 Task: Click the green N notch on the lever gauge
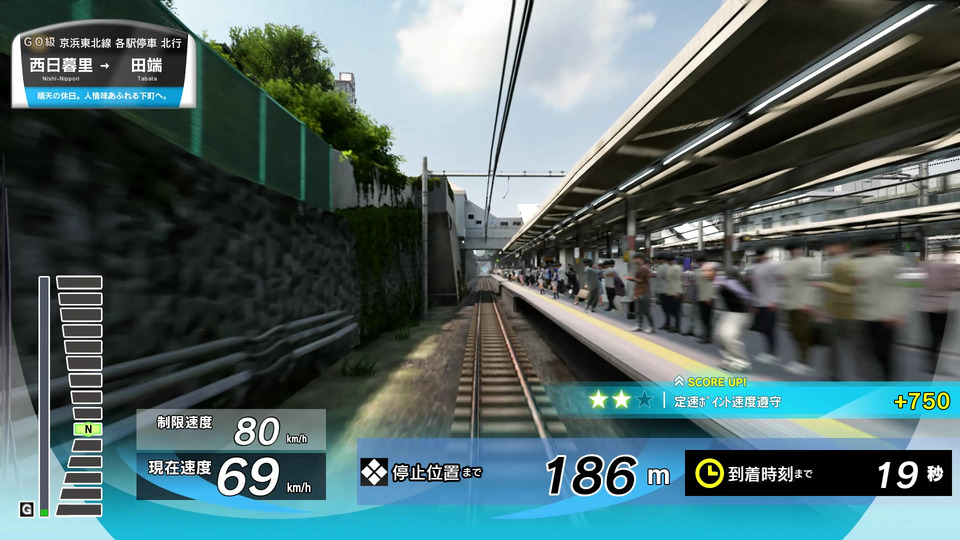tap(87, 429)
